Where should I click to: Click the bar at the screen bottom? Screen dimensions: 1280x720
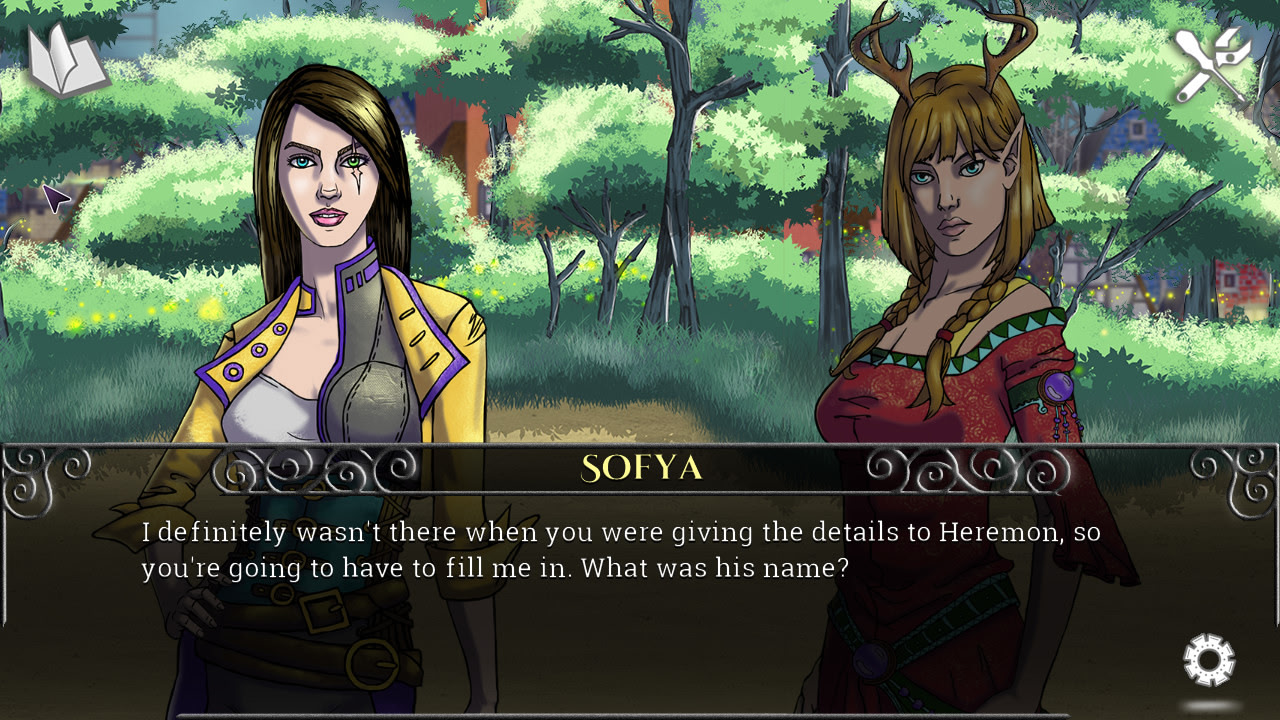tap(640, 715)
